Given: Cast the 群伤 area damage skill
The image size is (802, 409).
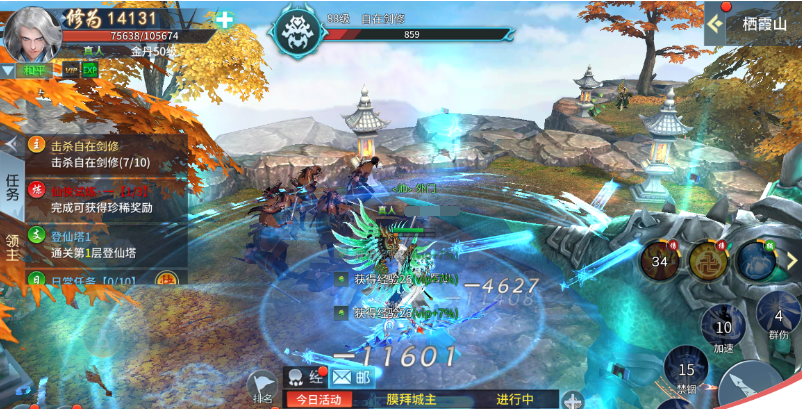Looking at the screenshot, I should click(x=778, y=320).
